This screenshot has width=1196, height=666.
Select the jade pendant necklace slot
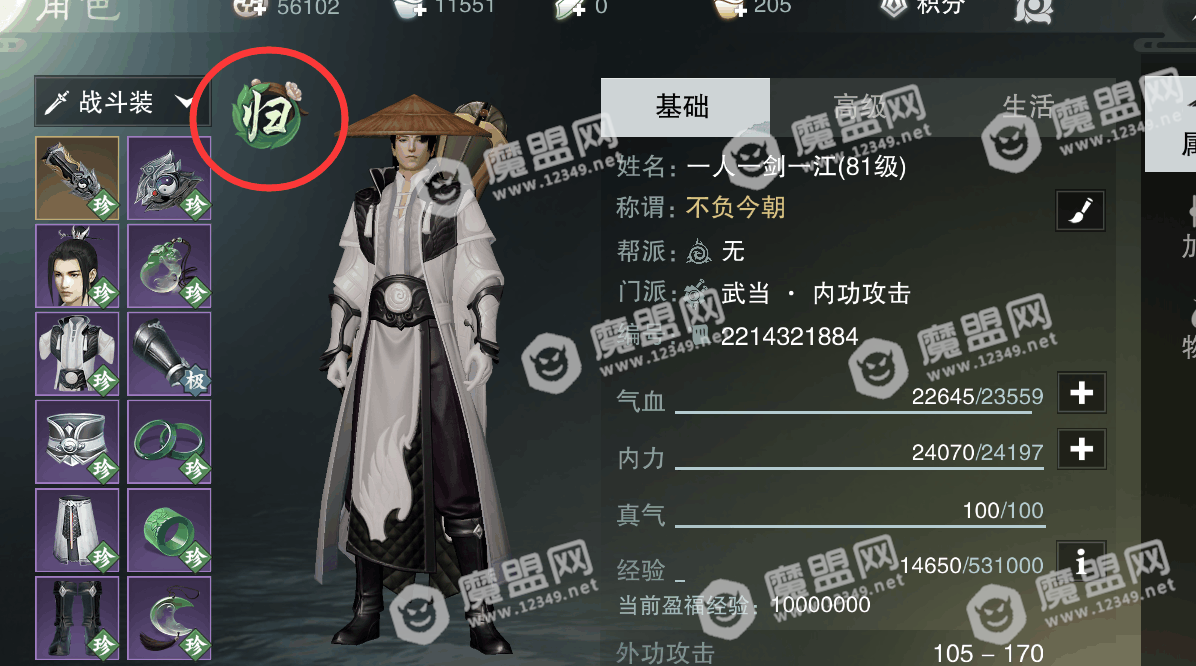tap(169, 266)
